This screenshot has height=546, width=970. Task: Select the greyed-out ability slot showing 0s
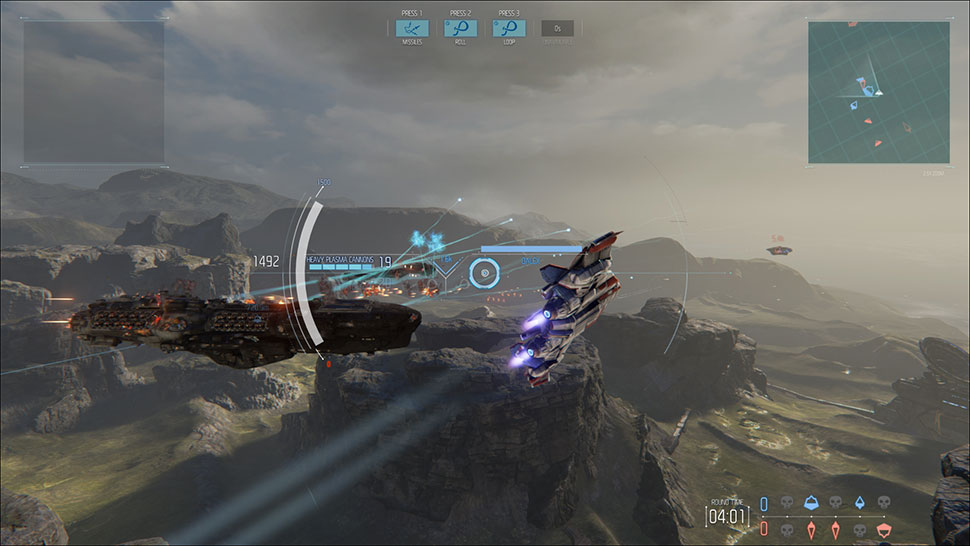[x=558, y=28]
